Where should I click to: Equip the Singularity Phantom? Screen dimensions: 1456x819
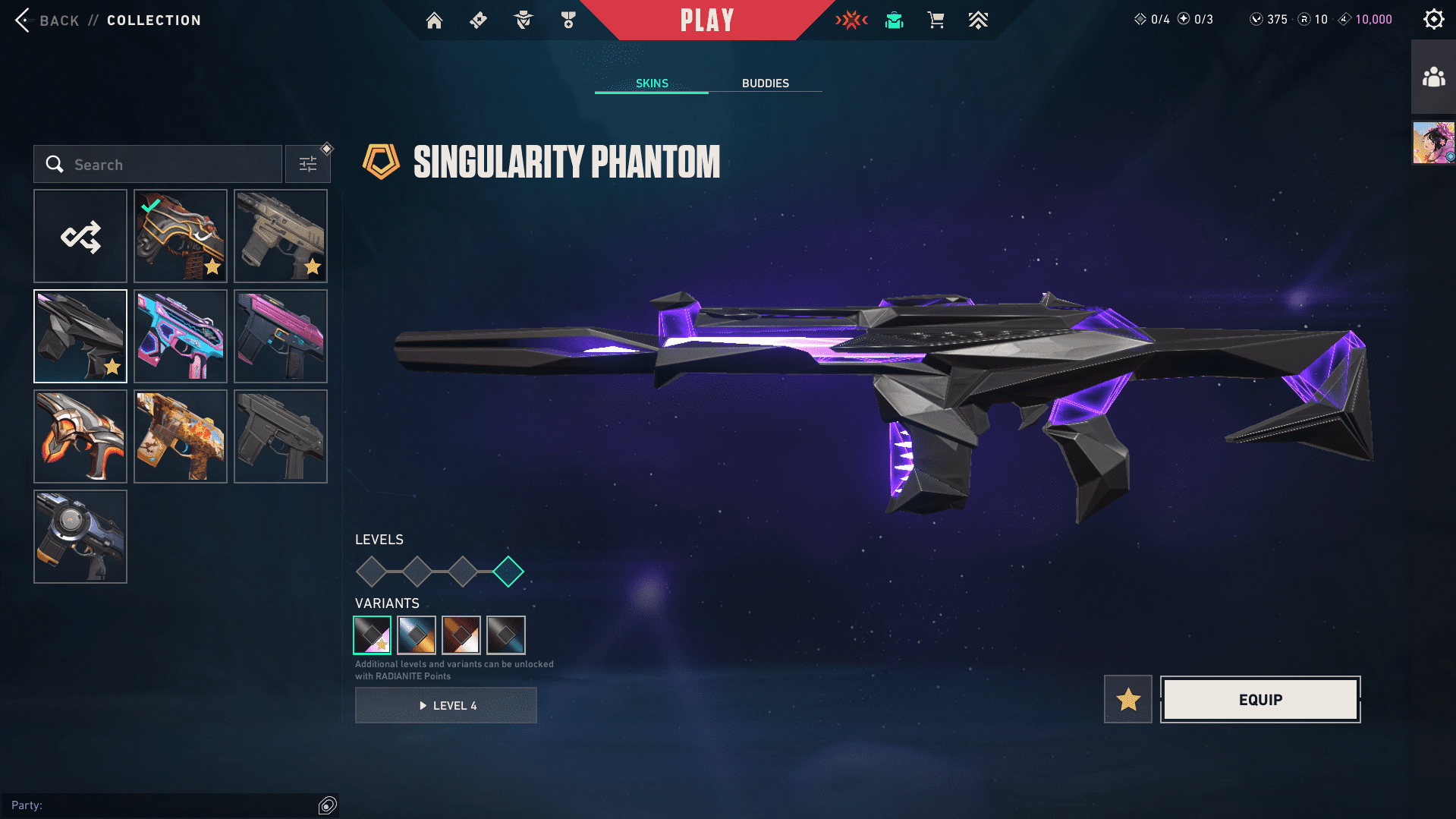click(x=1260, y=699)
